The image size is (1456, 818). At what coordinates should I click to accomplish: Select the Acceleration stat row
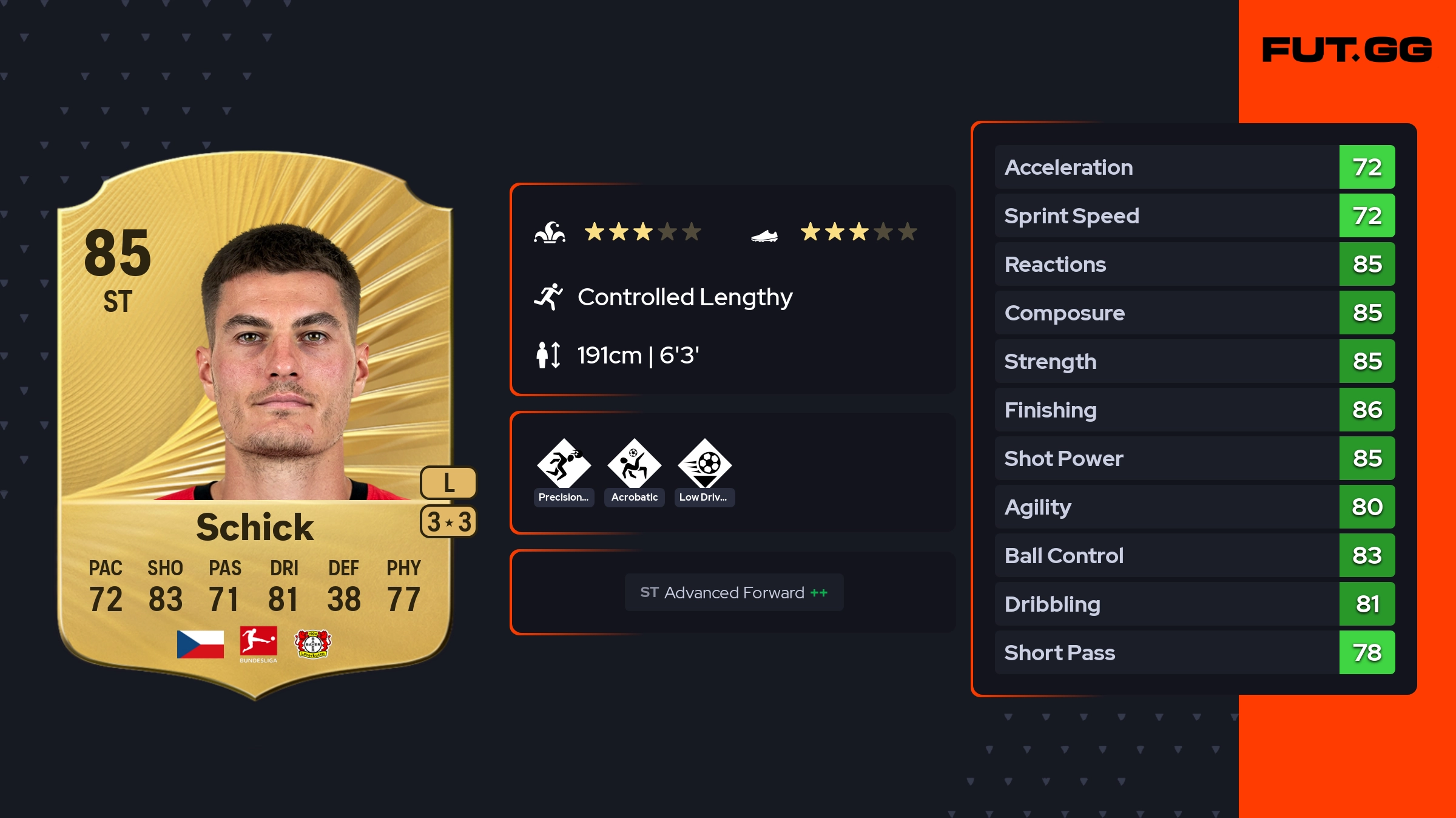[1194, 167]
